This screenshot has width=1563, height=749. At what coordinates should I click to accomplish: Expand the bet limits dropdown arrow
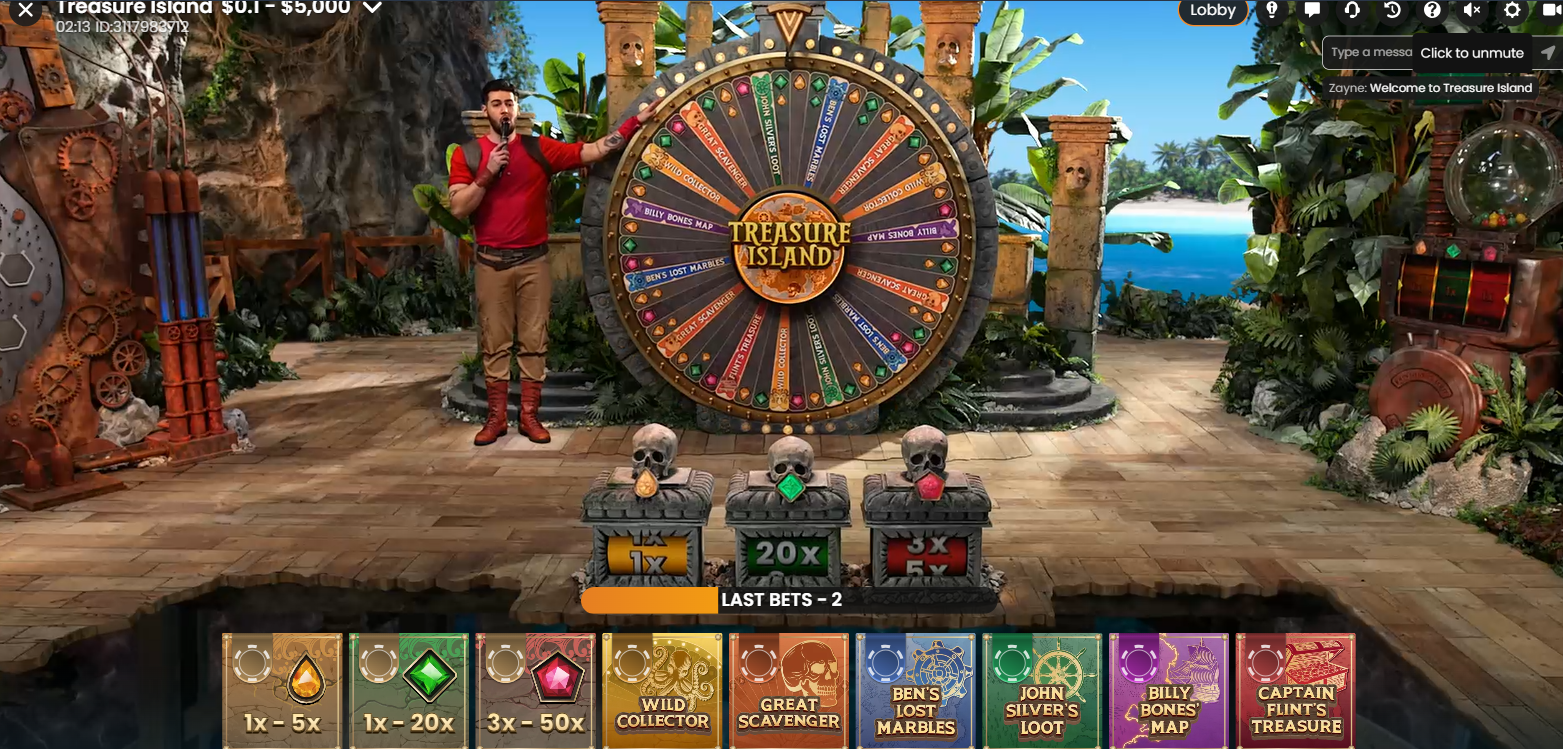click(x=370, y=7)
